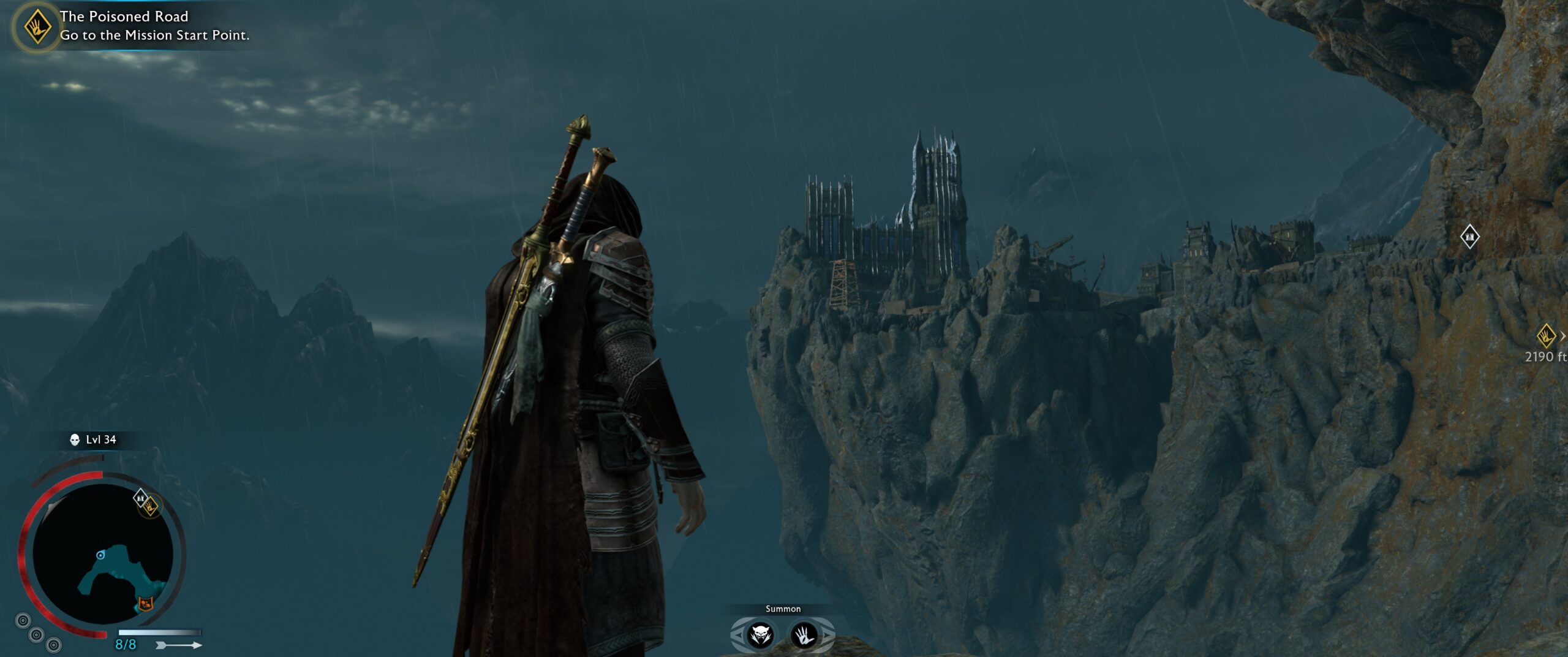The width and height of the screenshot is (1568, 657).
Task: Click the skull icon beside Lvl 34
Action: tap(75, 439)
